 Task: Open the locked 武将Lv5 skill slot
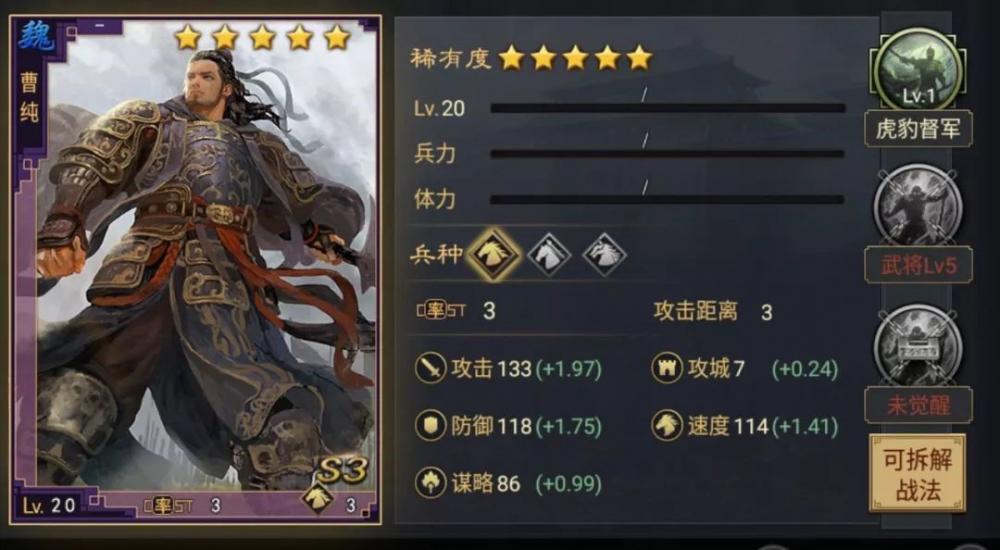tap(917, 209)
